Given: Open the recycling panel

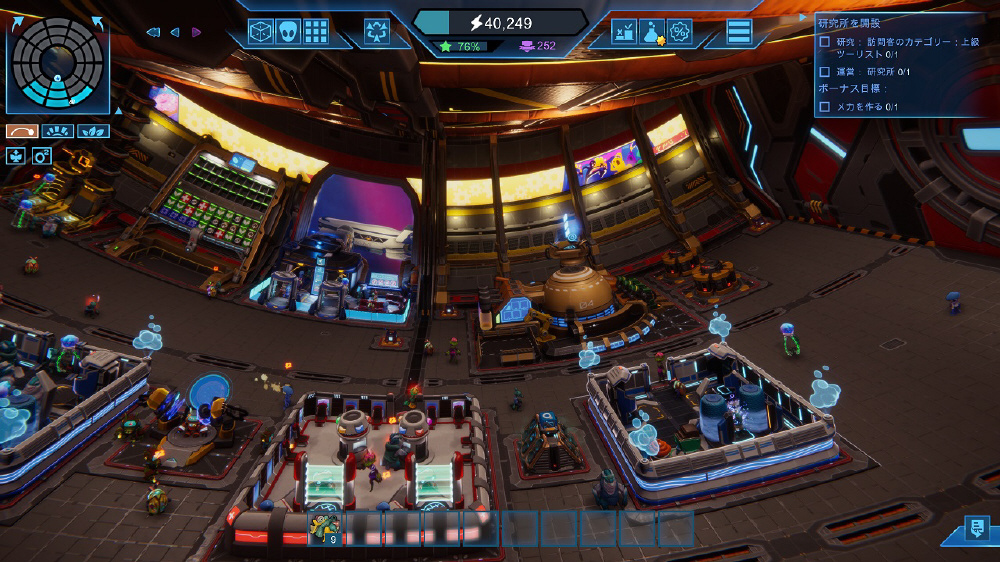Looking at the screenshot, I should (x=377, y=32).
